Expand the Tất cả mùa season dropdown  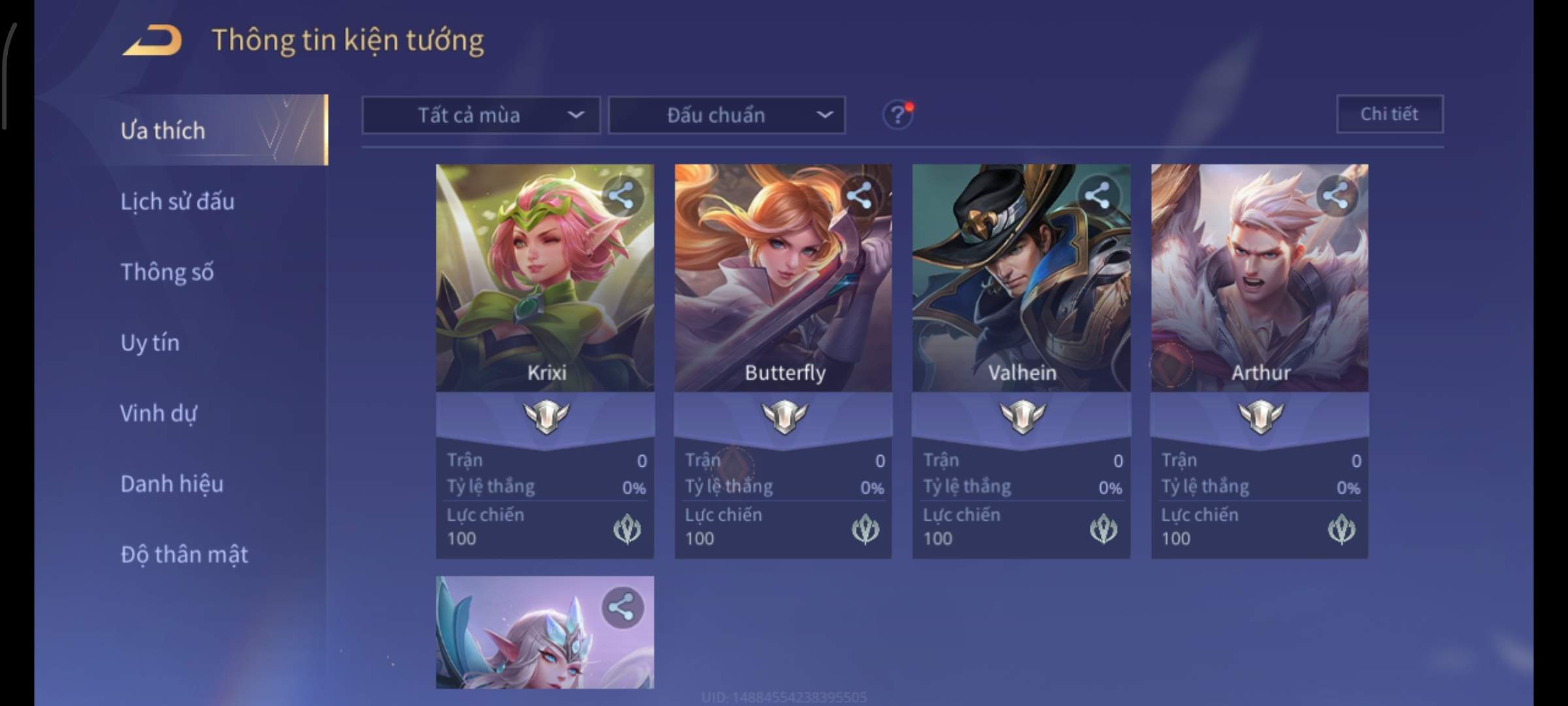(x=481, y=115)
